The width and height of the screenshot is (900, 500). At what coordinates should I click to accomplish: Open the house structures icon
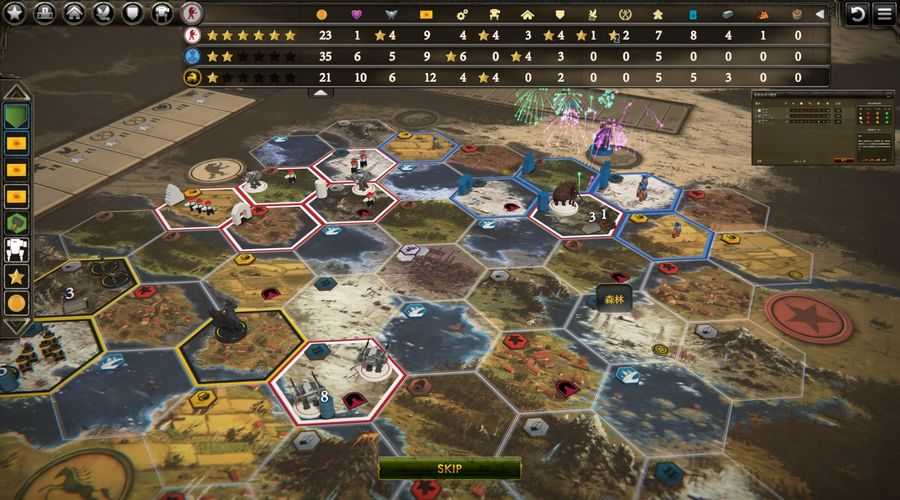73,13
